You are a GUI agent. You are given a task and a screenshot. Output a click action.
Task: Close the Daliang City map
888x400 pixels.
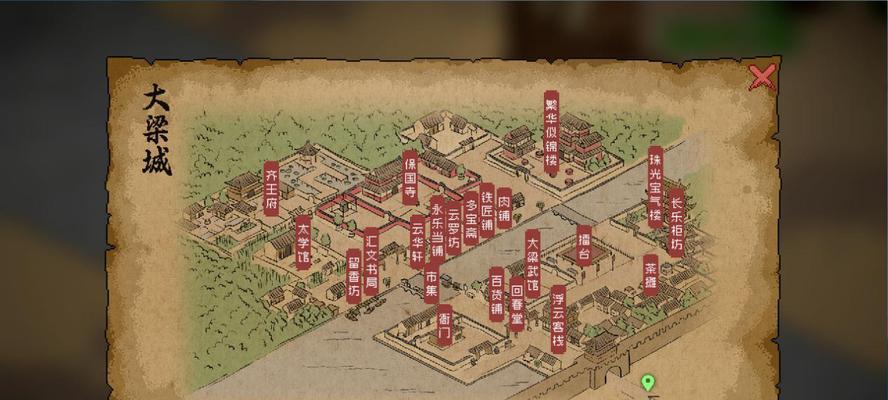point(762,78)
